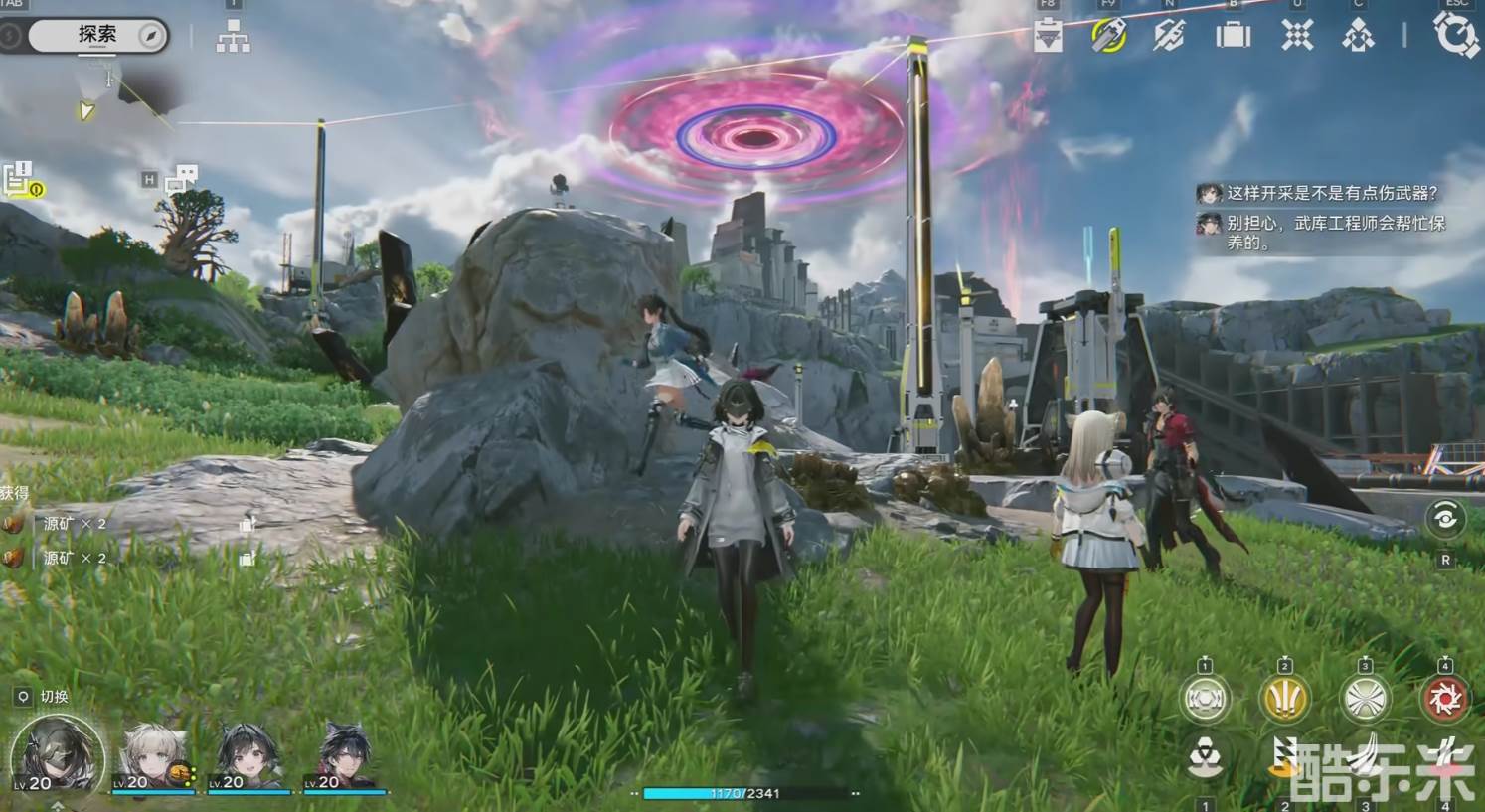Open the clipboard icon in the top bar

coord(1048,36)
